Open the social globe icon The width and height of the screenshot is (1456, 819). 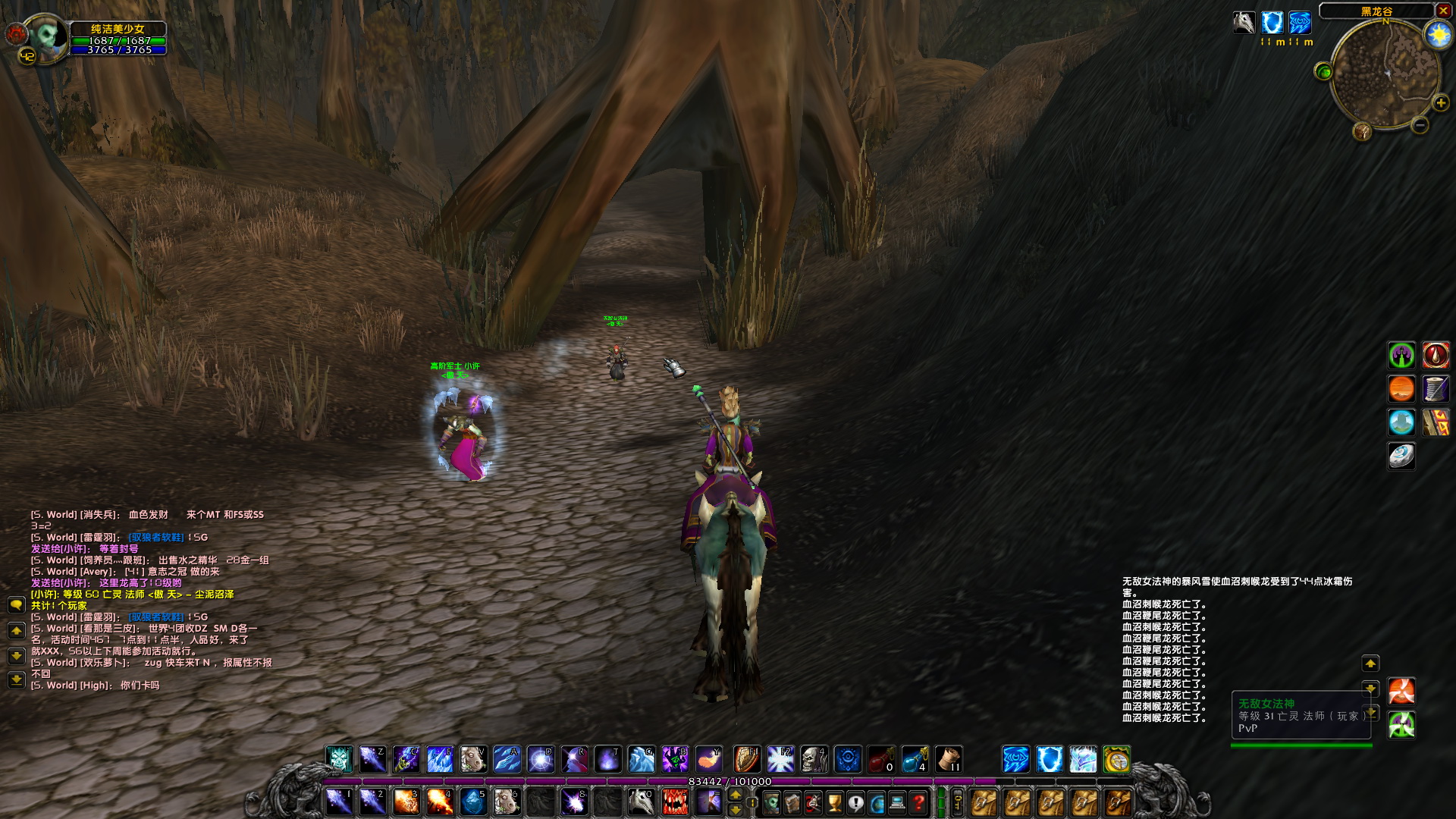tap(876, 803)
